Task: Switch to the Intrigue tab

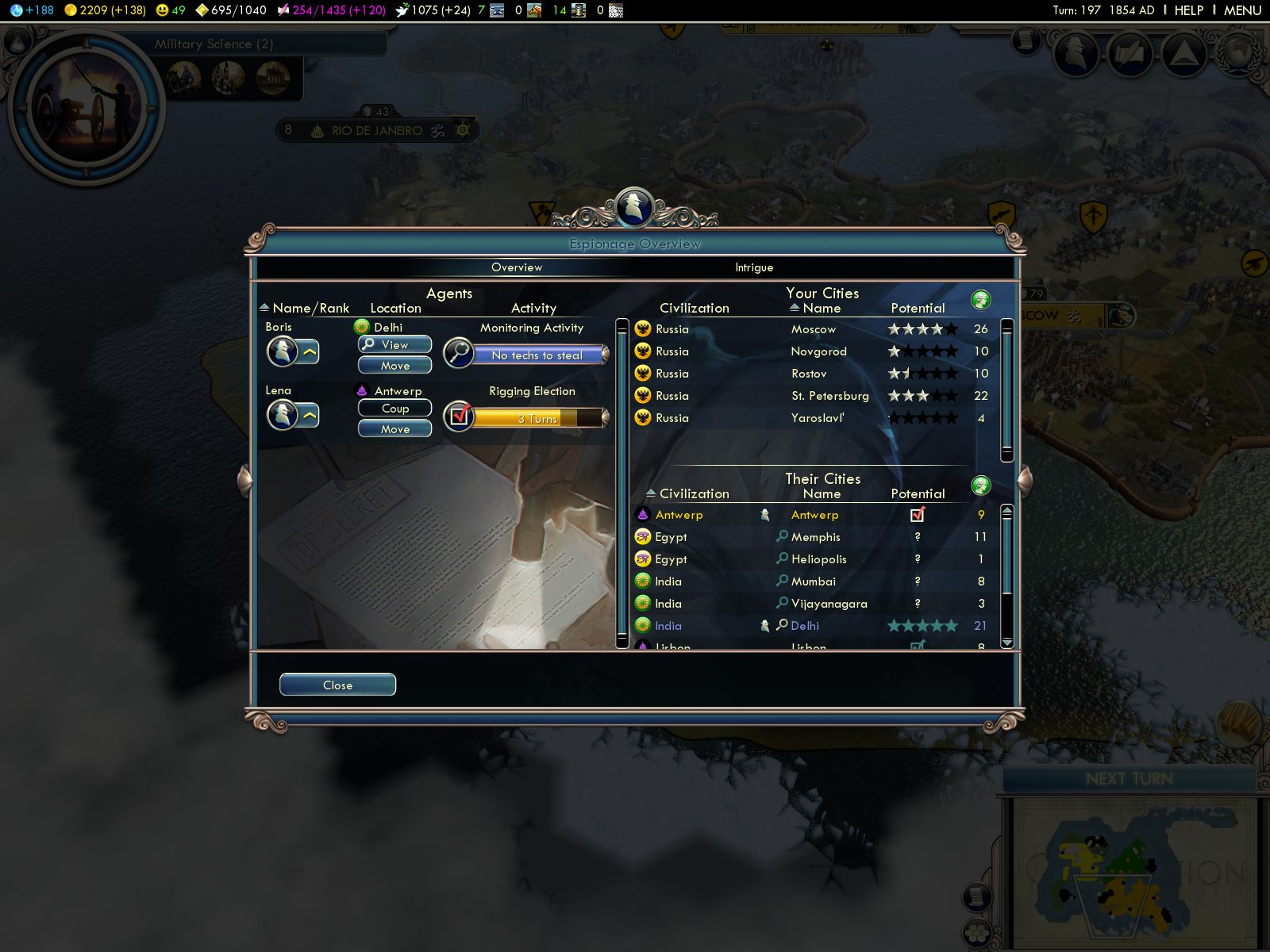Action: [x=753, y=267]
